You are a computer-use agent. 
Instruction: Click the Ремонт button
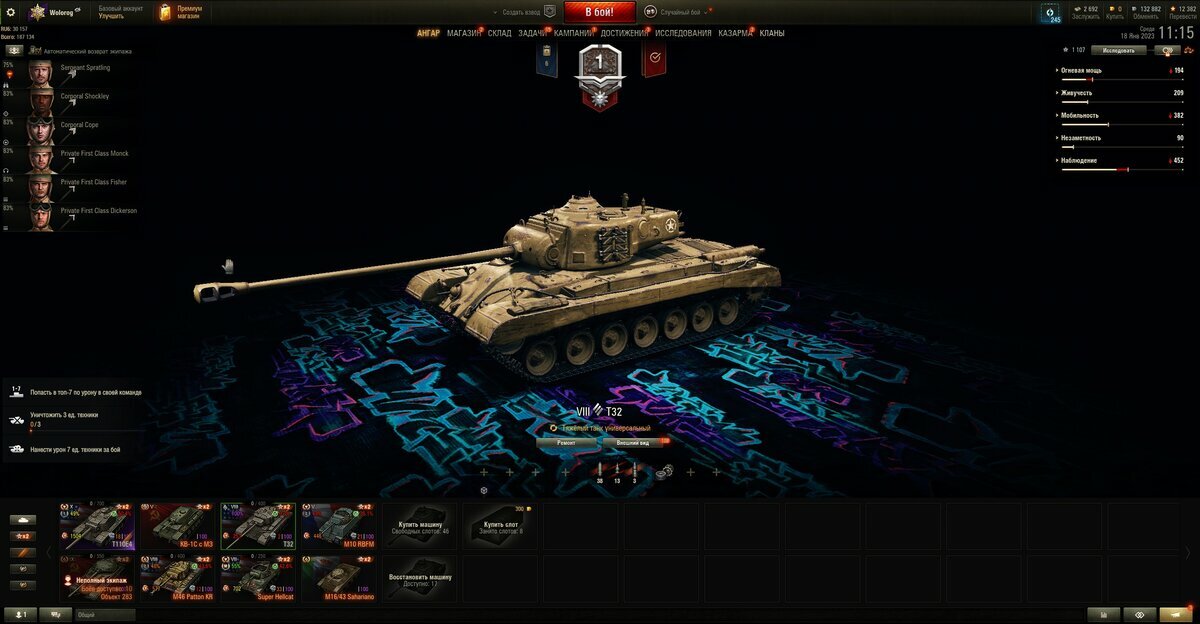[x=566, y=441]
